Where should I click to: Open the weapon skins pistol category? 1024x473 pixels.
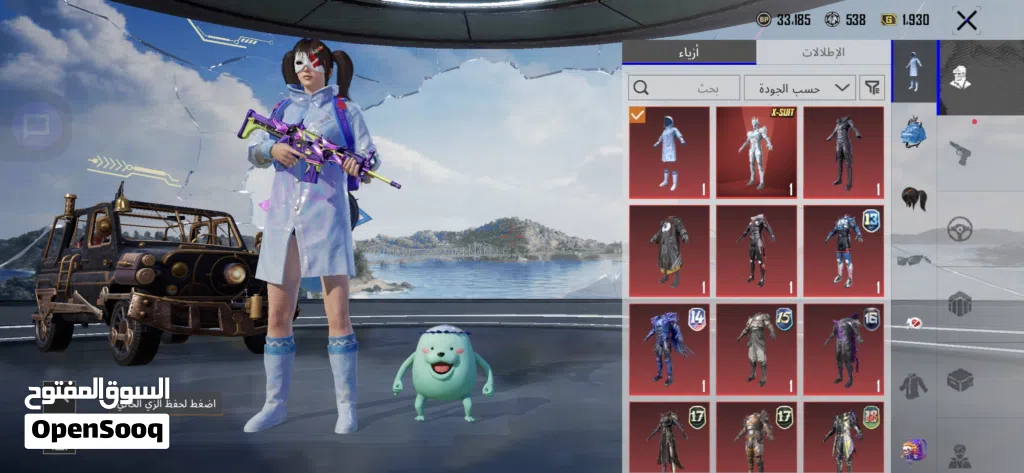(x=961, y=152)
